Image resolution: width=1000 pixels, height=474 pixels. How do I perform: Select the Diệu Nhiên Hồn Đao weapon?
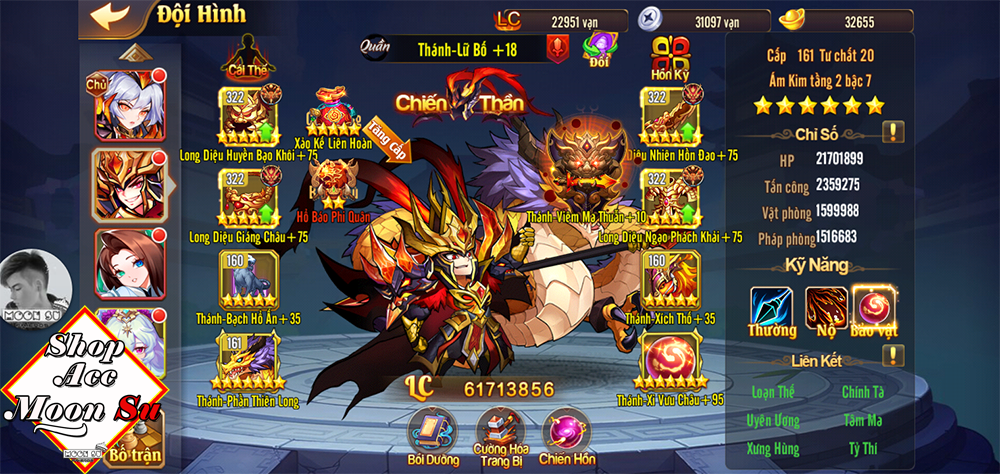point(669,114)
